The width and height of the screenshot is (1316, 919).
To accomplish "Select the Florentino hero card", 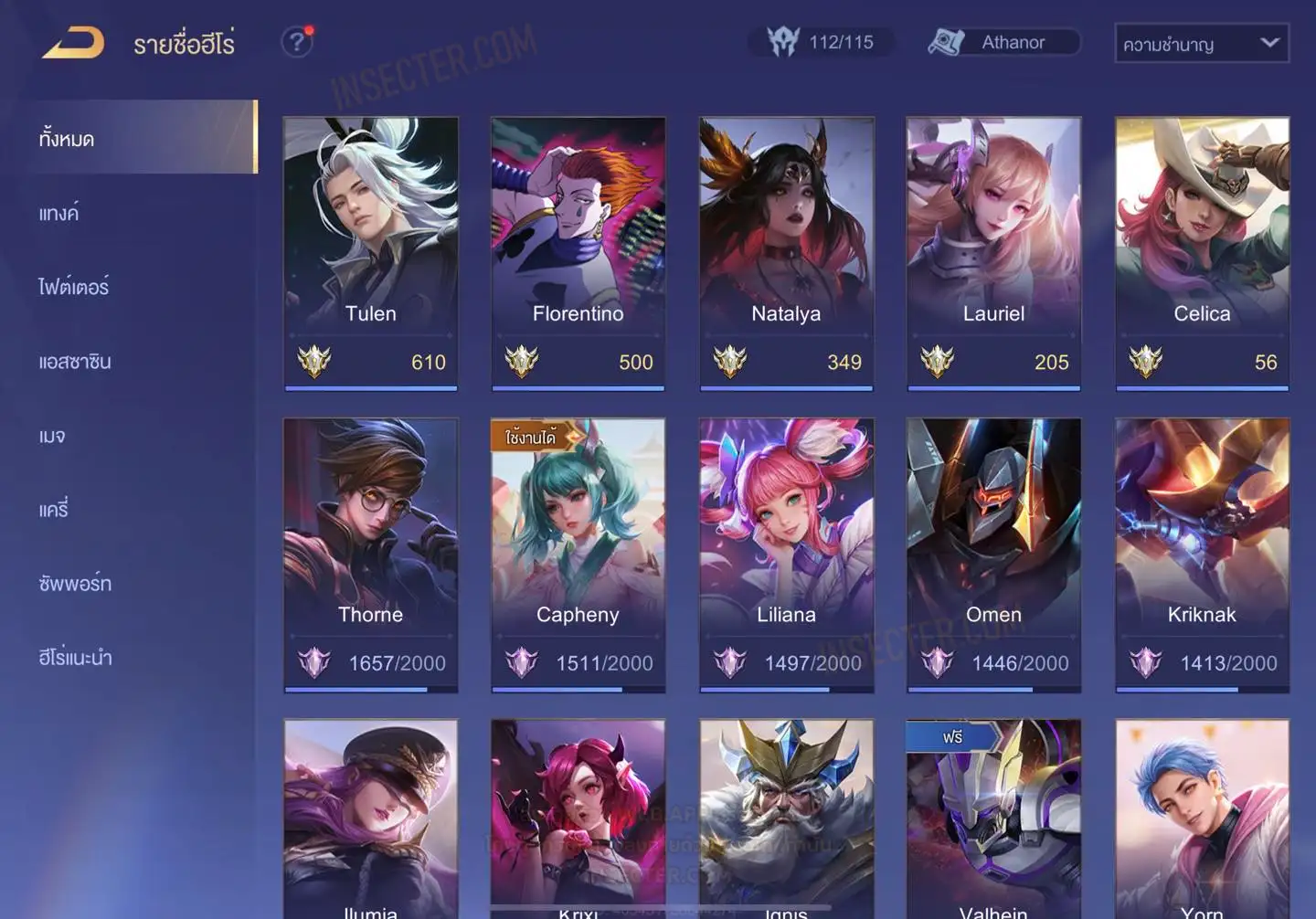I will point(578,253).
